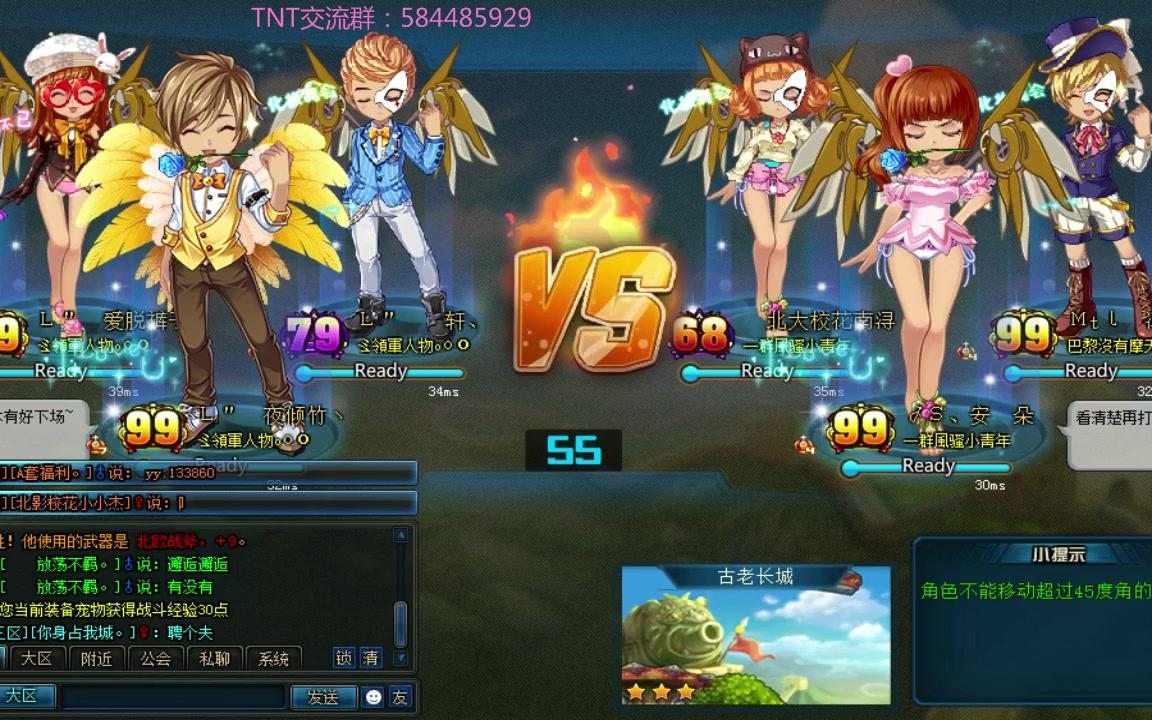Click the 你身占我城 player name in chat
Image resolution: width=1152 pixels, height=720 pixels.
(82, 633)
